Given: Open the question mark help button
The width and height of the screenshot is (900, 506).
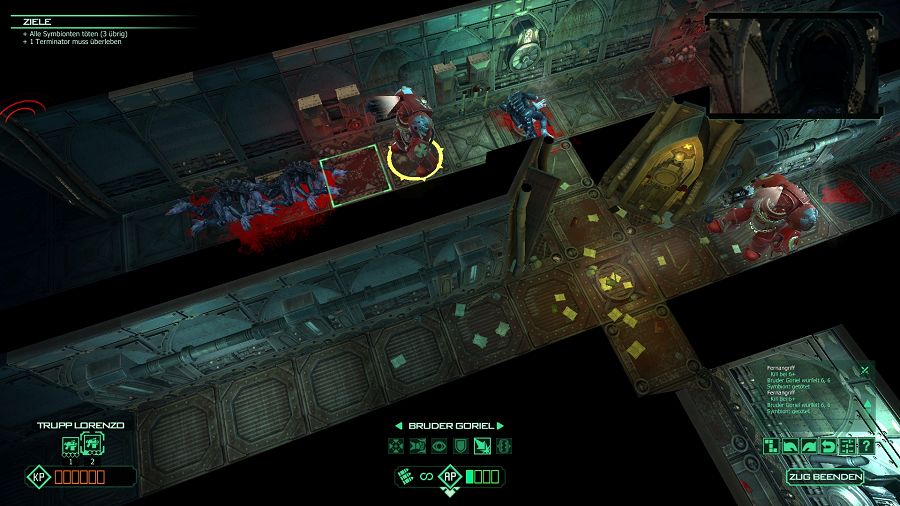Looking at the screenshot, I should click(865, 446).
